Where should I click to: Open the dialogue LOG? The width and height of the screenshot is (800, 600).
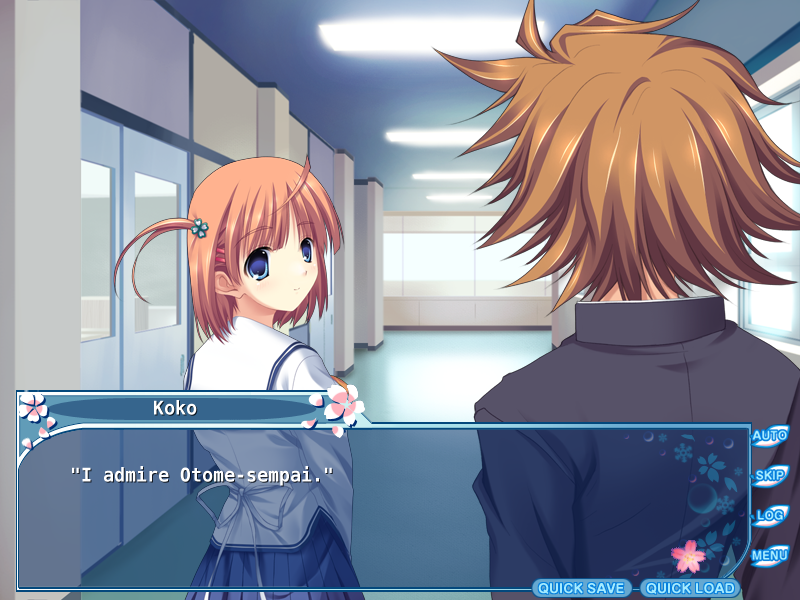click(769, 516)
